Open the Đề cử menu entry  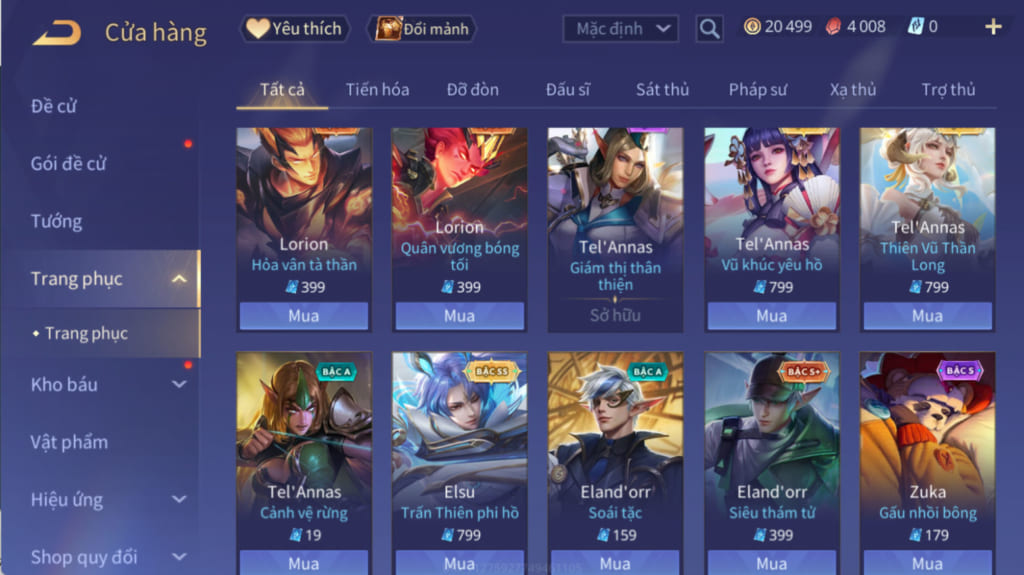(x=54, y=106)
